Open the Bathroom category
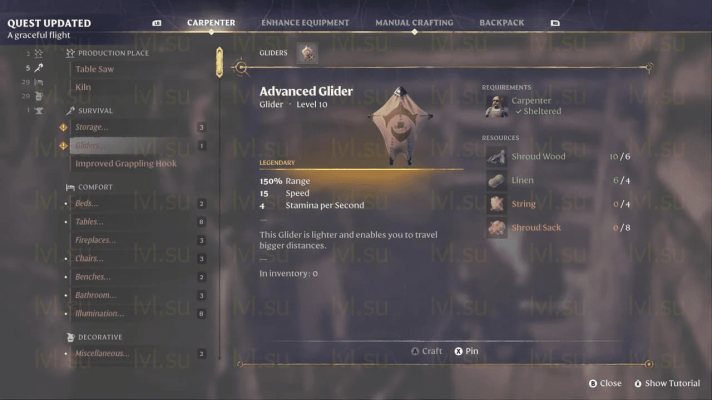 point(96,295)
